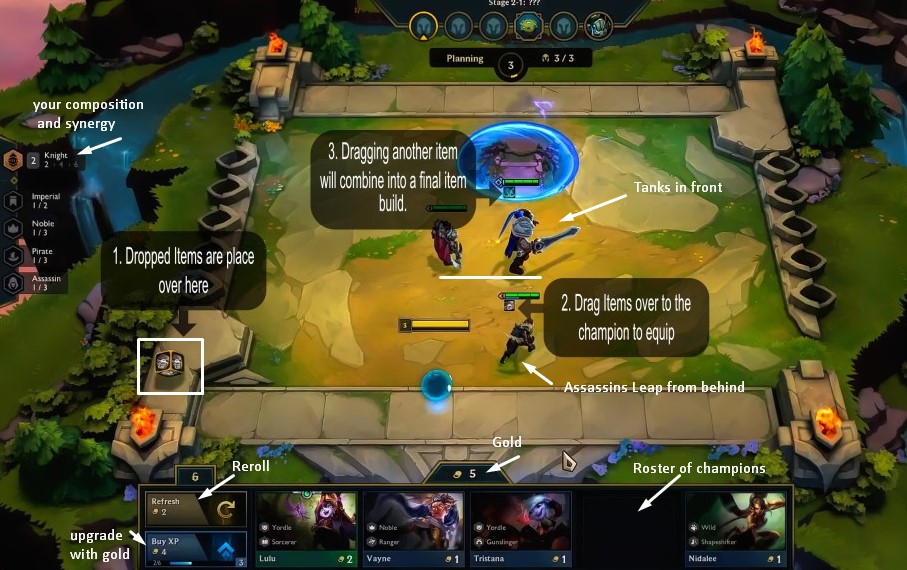This screenshot has width=907, height=570.
Task: Pick the Nidalee champion card
Action: (735, 529)
